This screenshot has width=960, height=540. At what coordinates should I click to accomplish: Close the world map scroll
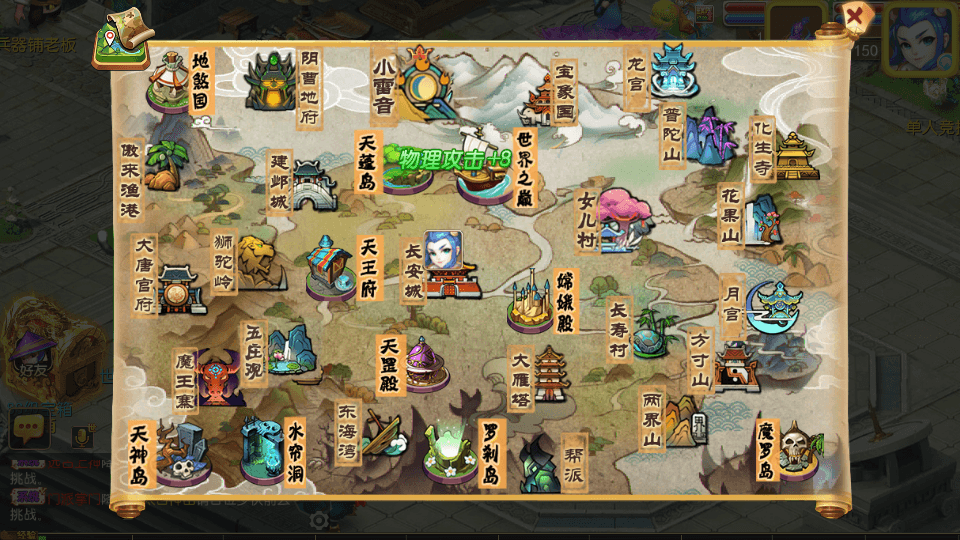pos(855,17)
